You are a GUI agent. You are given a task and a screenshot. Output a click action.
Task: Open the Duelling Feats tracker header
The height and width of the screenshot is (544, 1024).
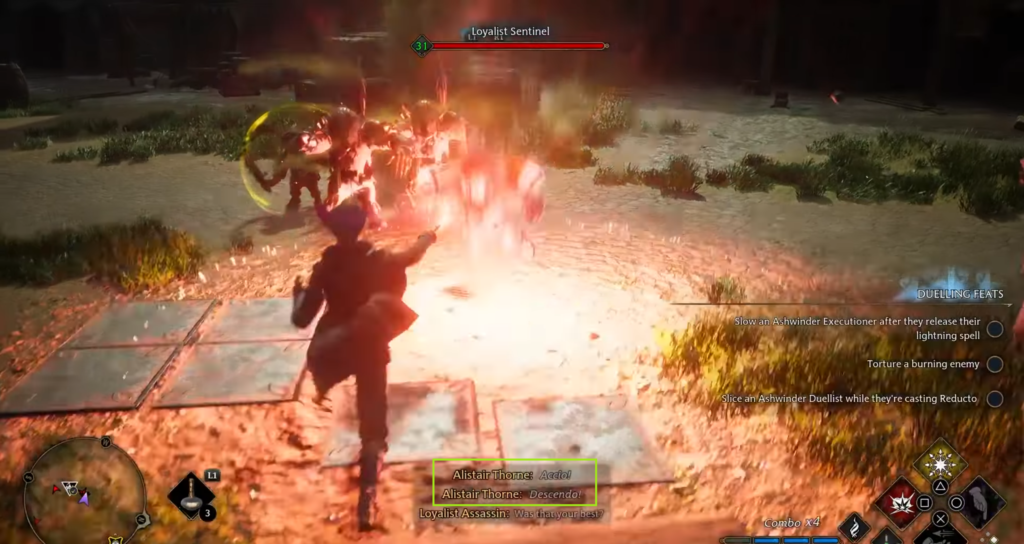[960, 294]
